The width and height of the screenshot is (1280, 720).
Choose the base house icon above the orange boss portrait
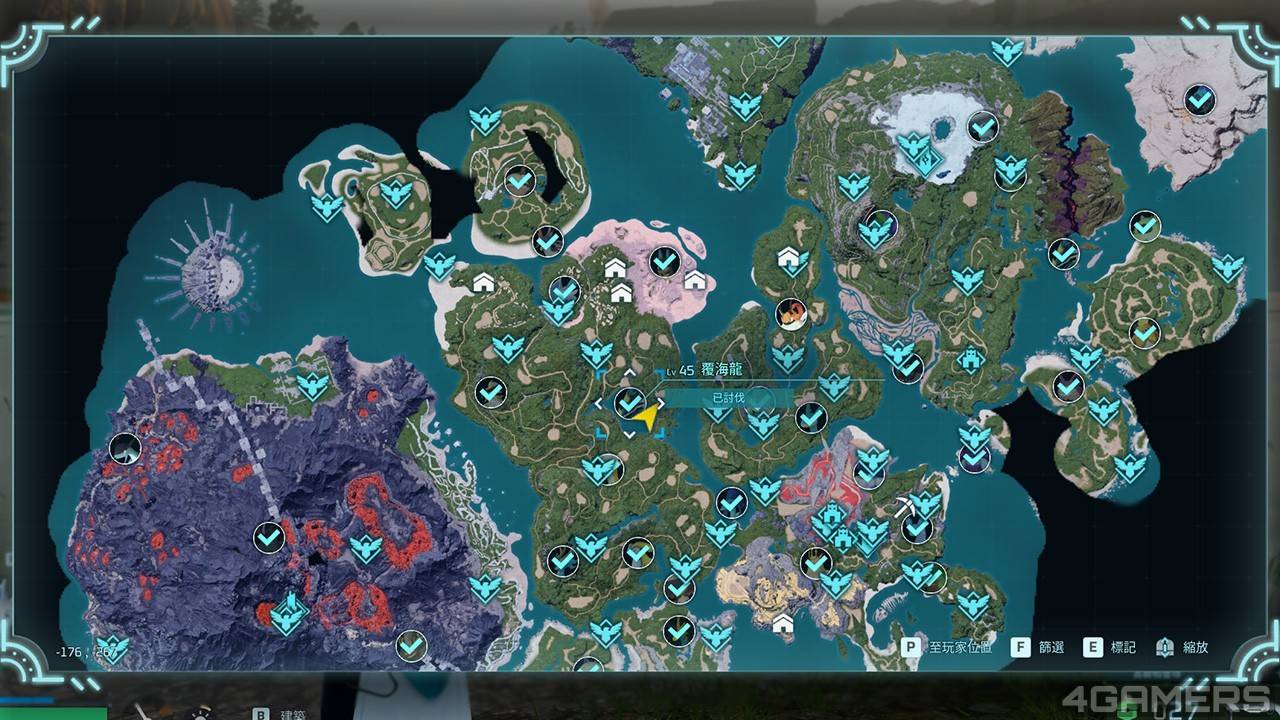pyautogui.click(x=792, y=260)
